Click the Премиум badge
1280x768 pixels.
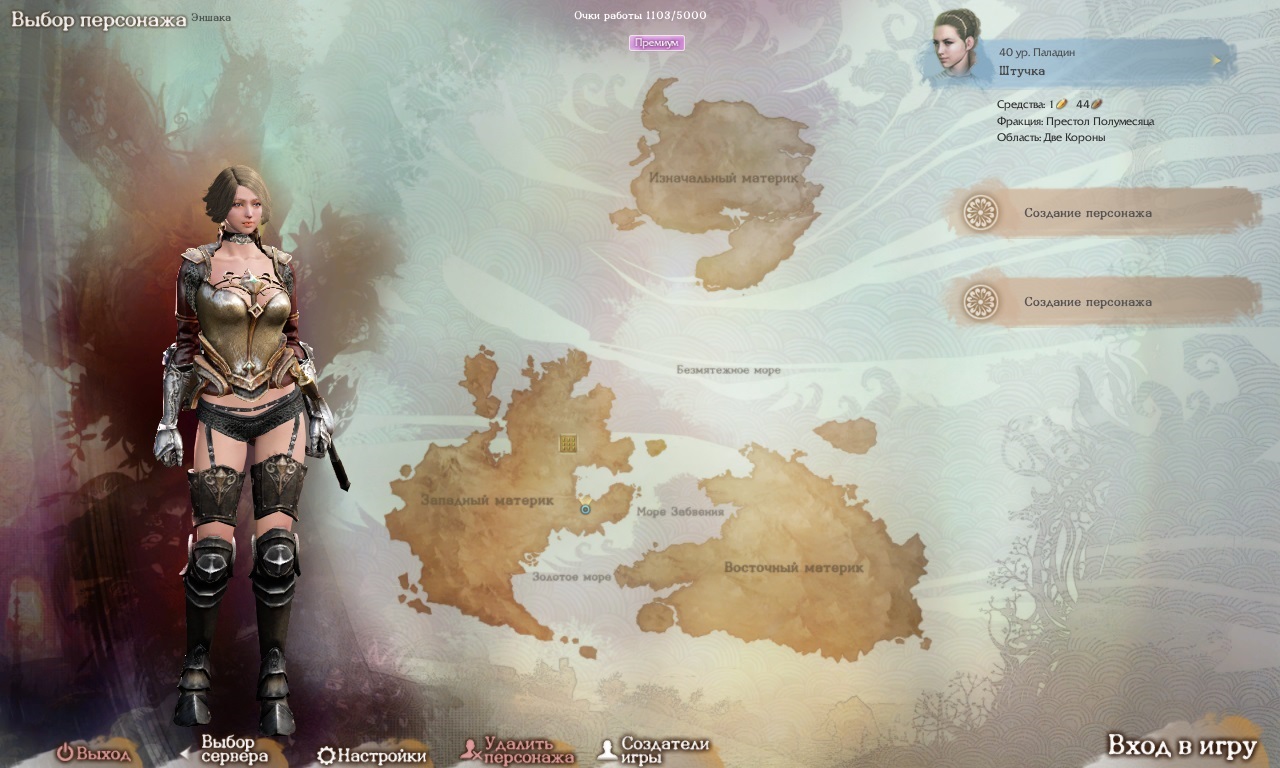point(657,43)
